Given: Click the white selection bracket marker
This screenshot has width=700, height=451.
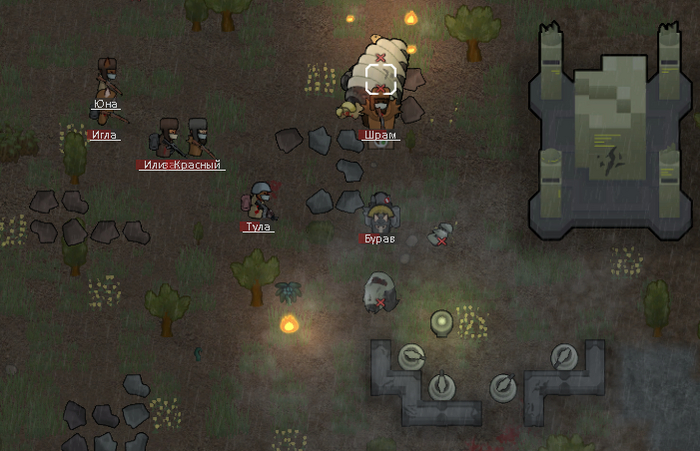Looking at the screenshot, I should [380, 79].
